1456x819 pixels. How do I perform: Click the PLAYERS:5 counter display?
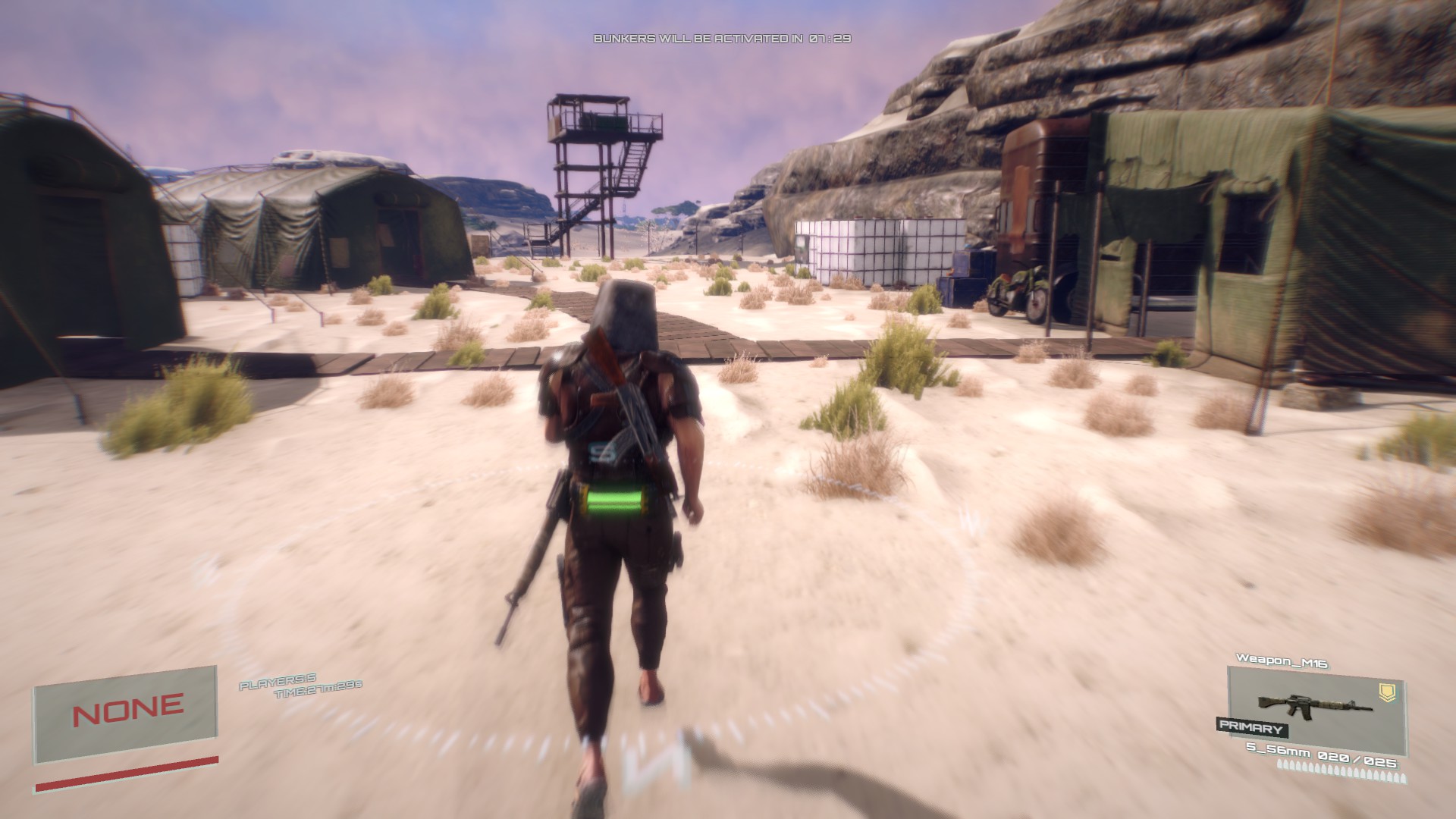click(278, 682)
